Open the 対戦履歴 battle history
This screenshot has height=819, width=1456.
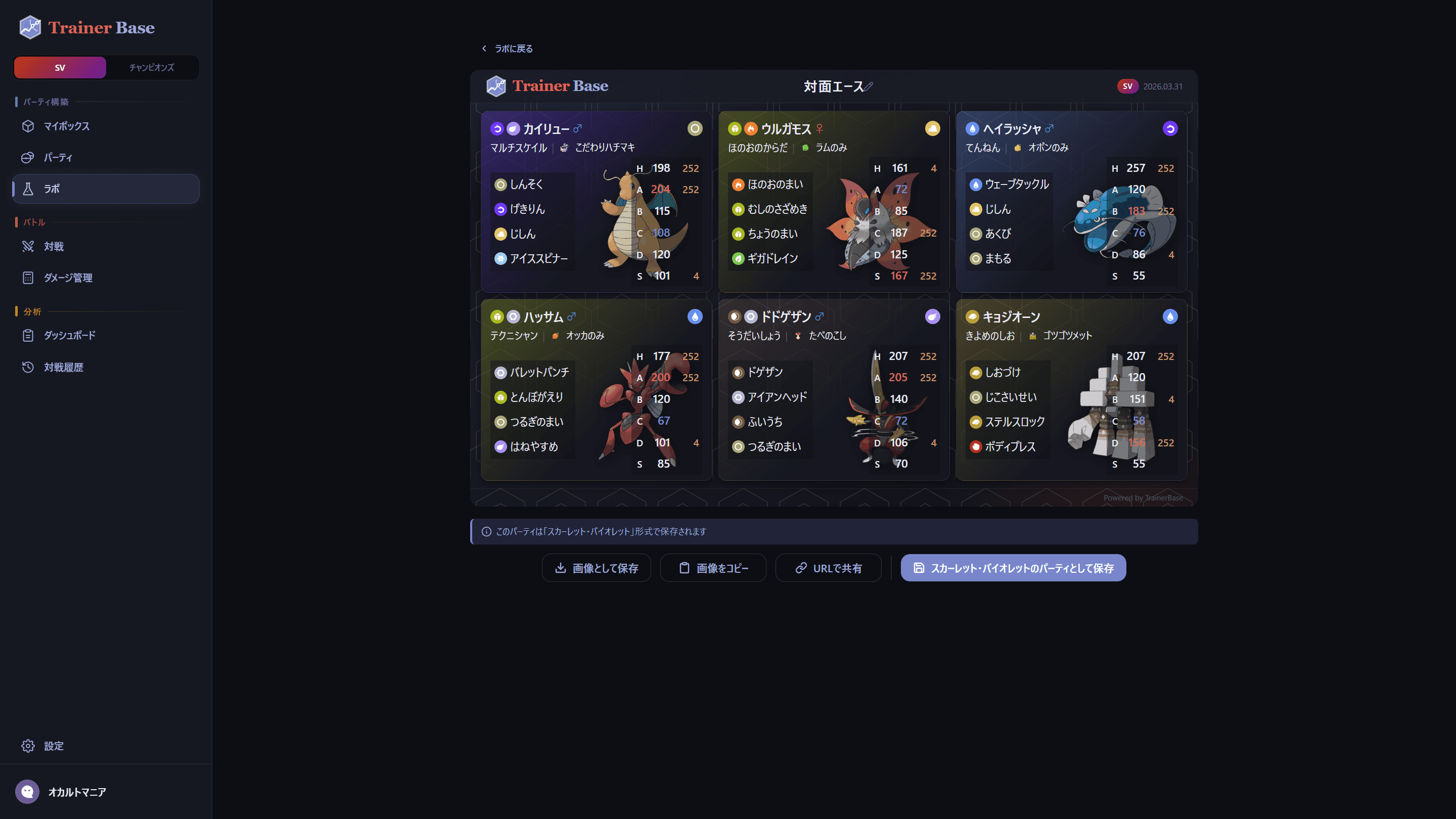63,368
